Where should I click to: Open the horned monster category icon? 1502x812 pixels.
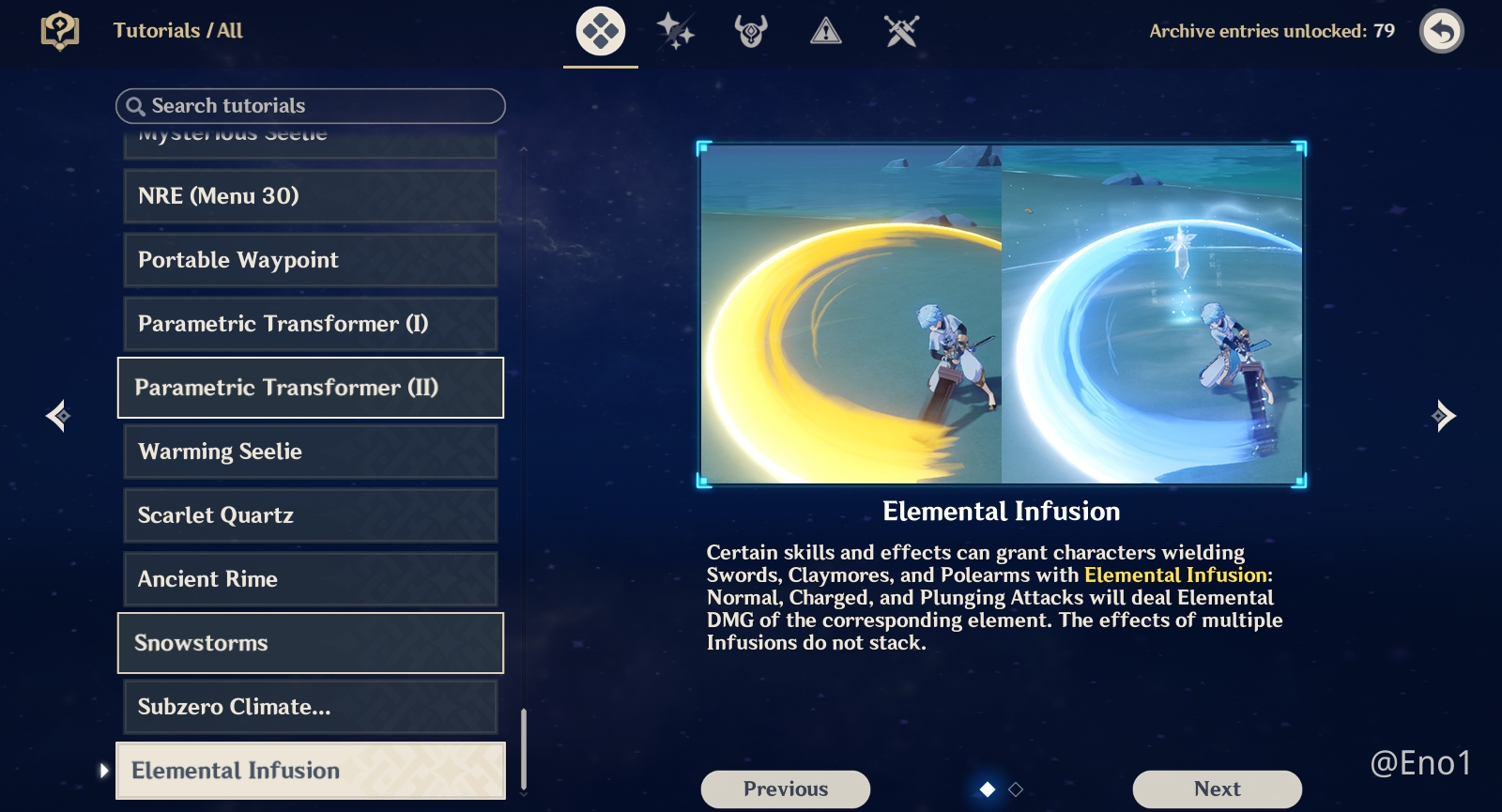pyautogui.click(x=750, y=31)
